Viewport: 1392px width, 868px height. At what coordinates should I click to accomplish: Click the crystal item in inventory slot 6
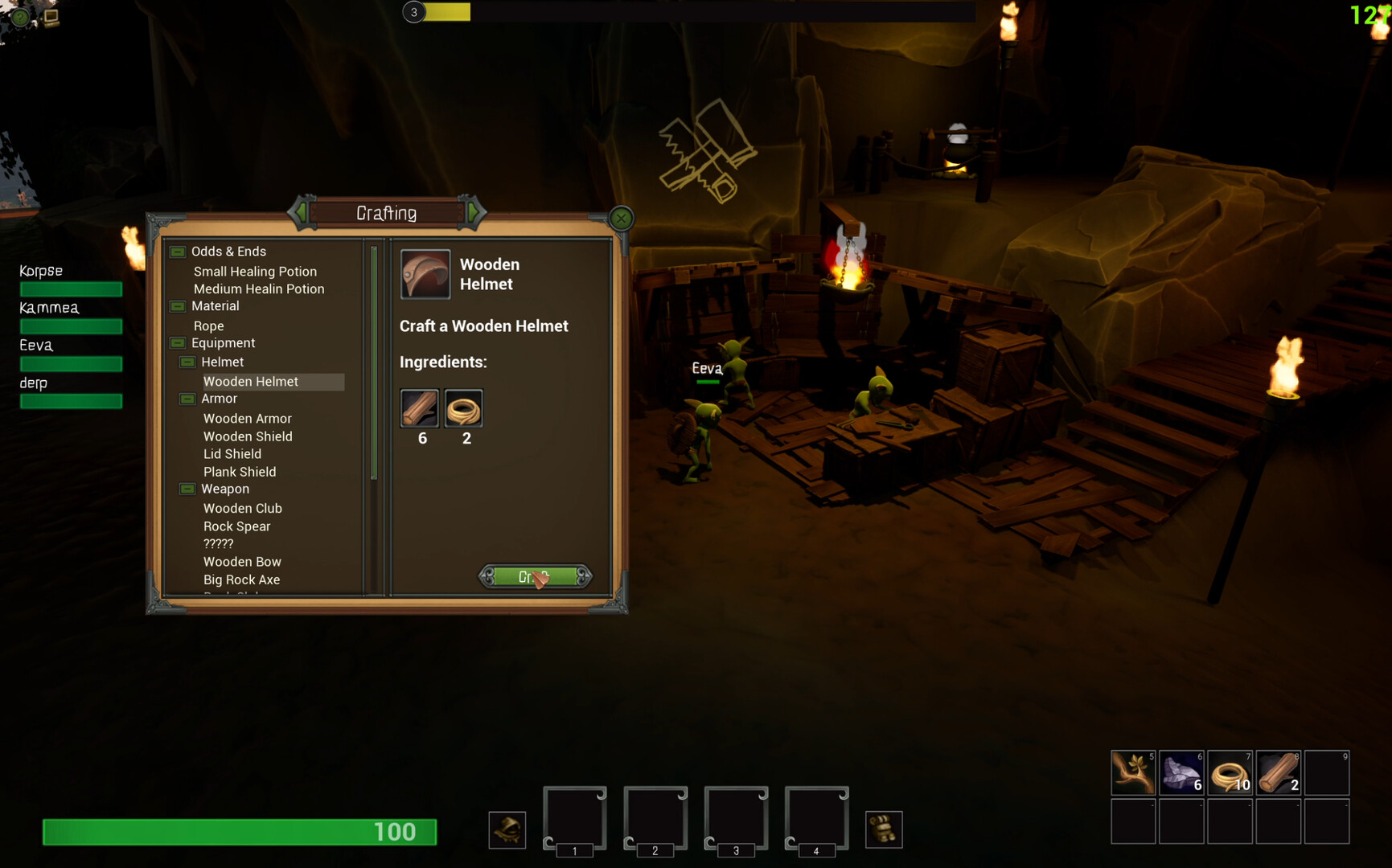1181,772
